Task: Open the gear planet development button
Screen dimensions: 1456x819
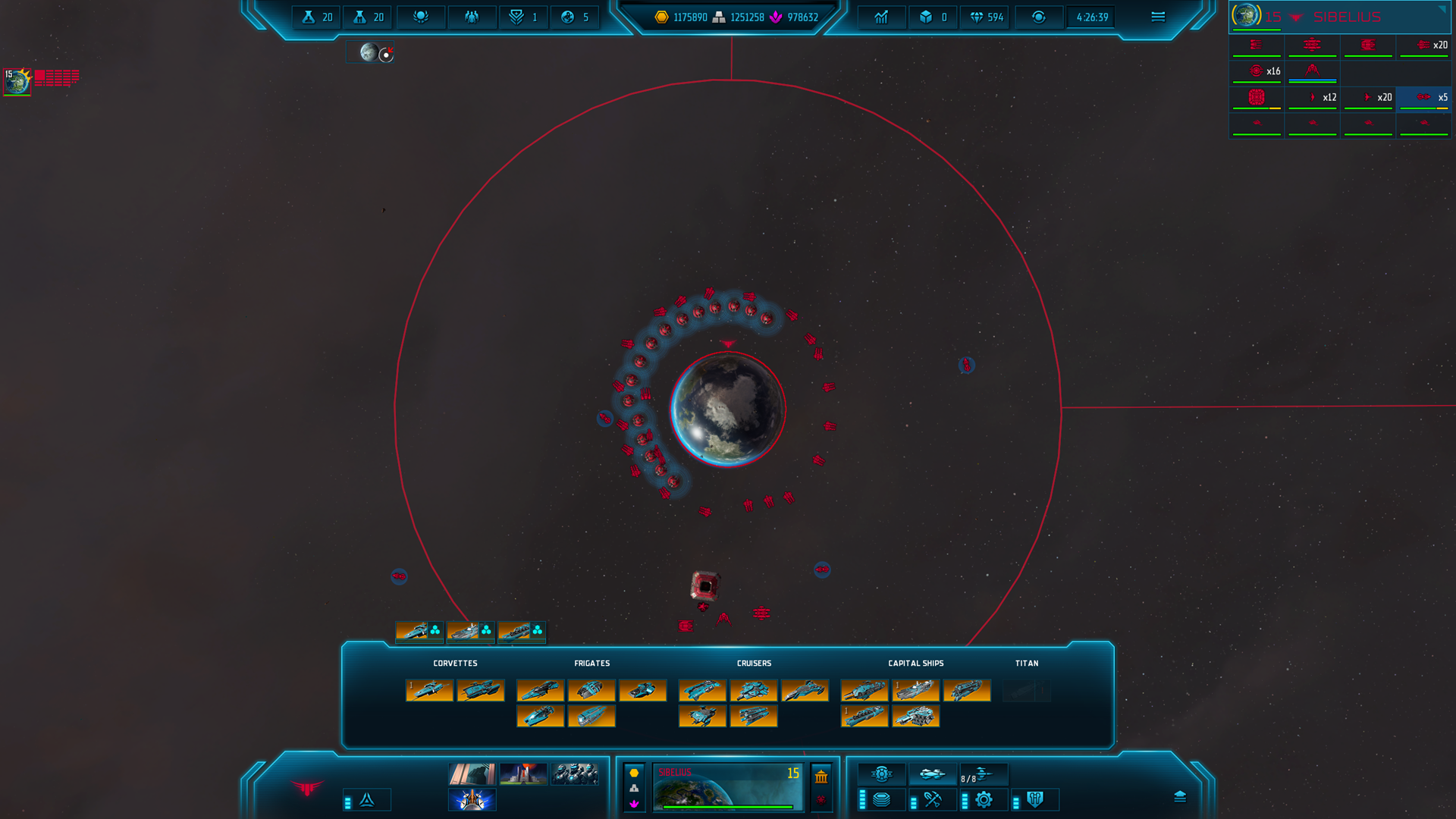Action: tap(984, 799)
